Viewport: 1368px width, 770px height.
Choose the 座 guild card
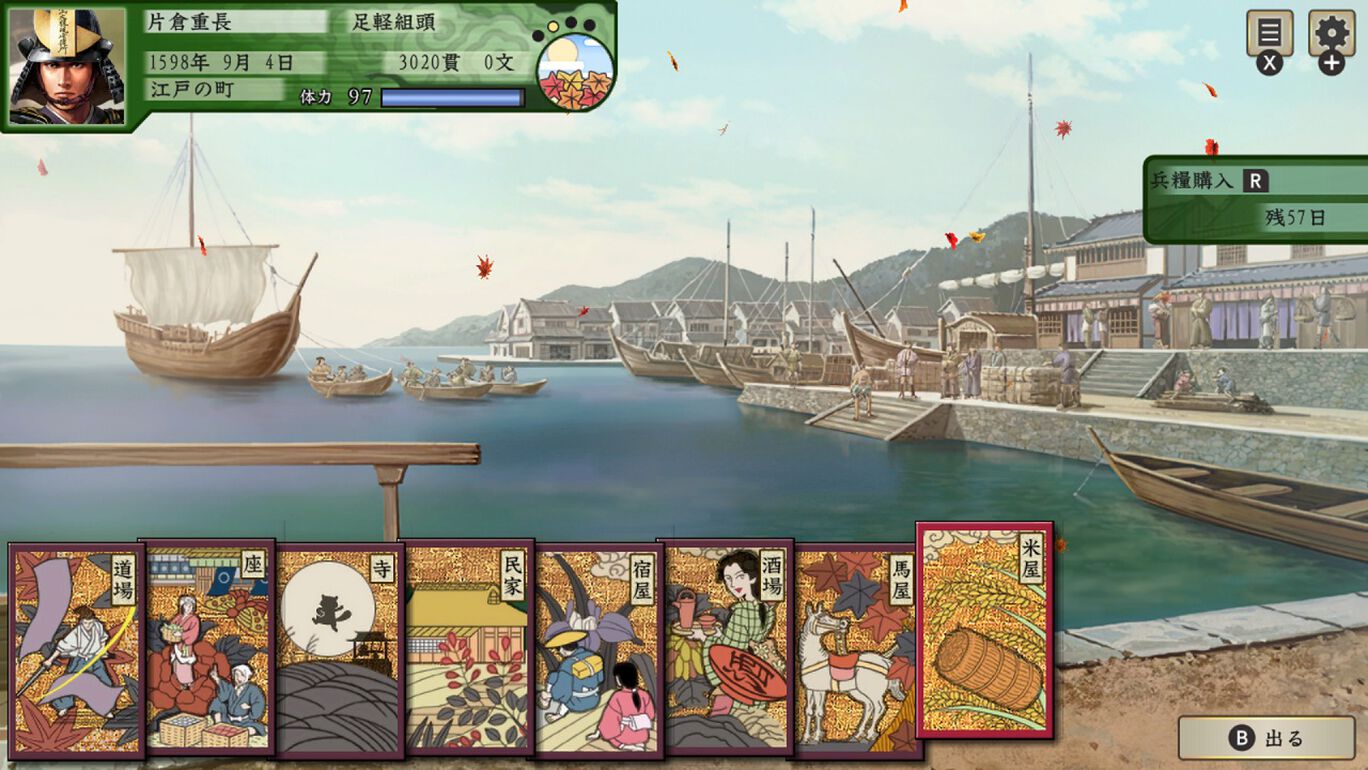point(208,650)
